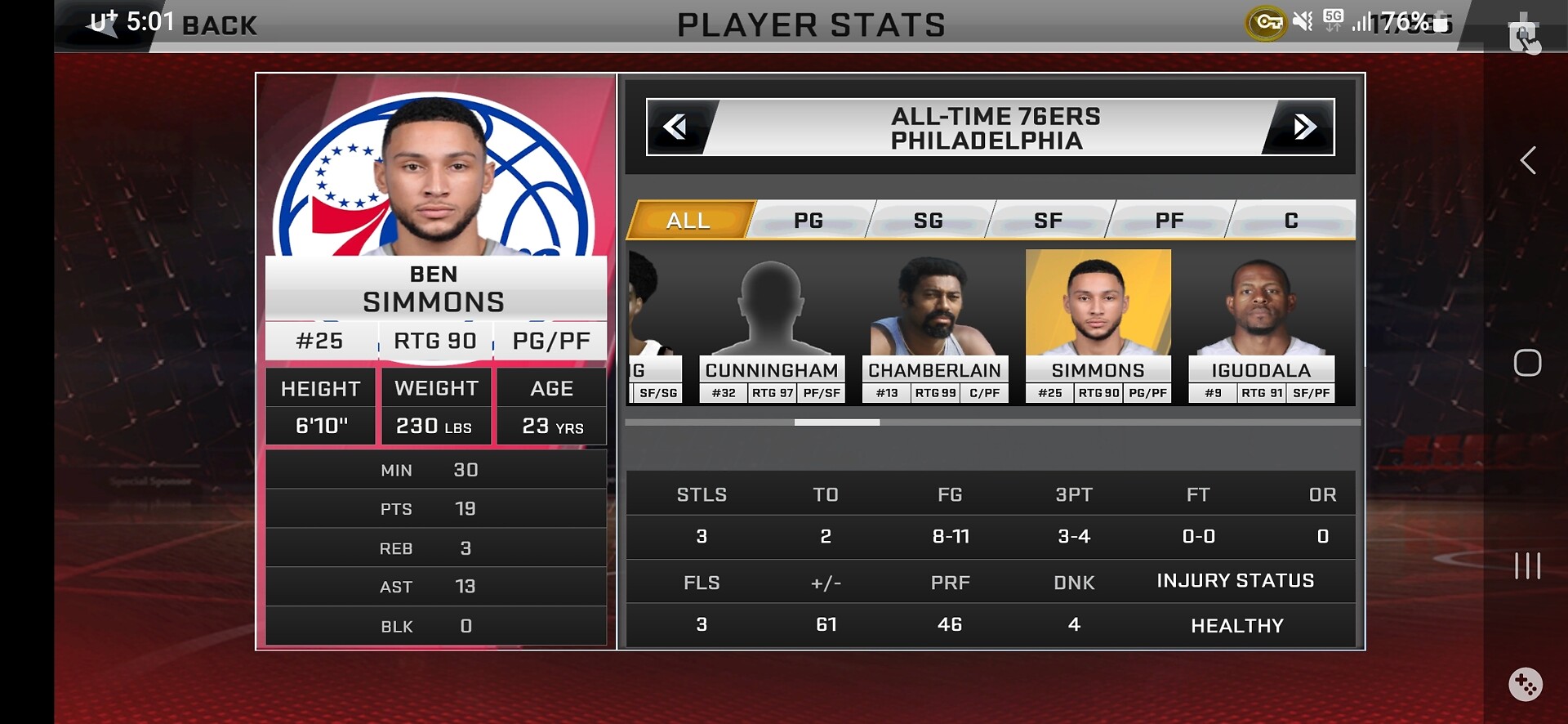Show centers with the C tab
This screenshot has height=724, width=1568.
(x=1291, y=221)
